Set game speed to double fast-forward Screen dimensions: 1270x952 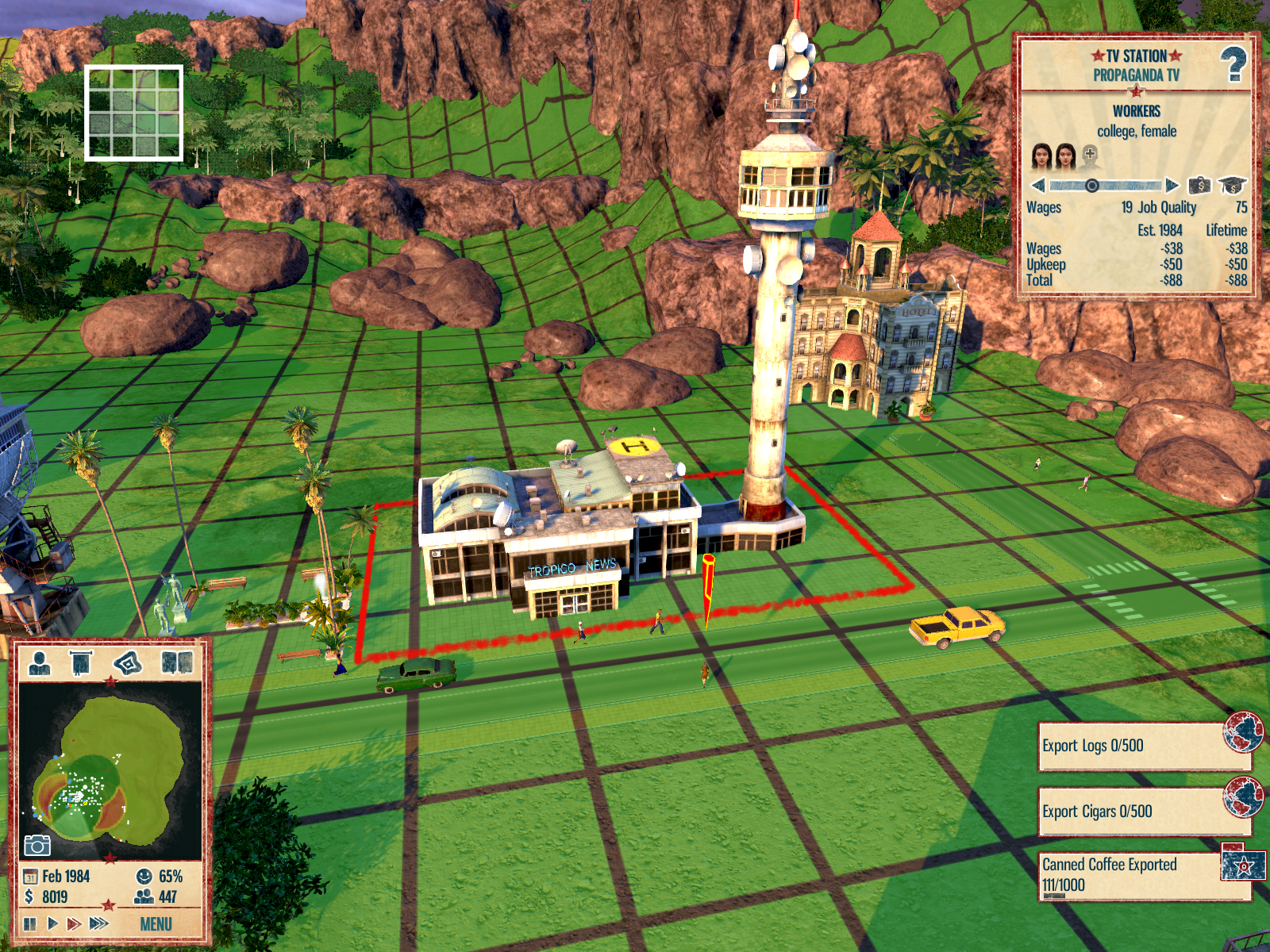click(x=74, y=923)
